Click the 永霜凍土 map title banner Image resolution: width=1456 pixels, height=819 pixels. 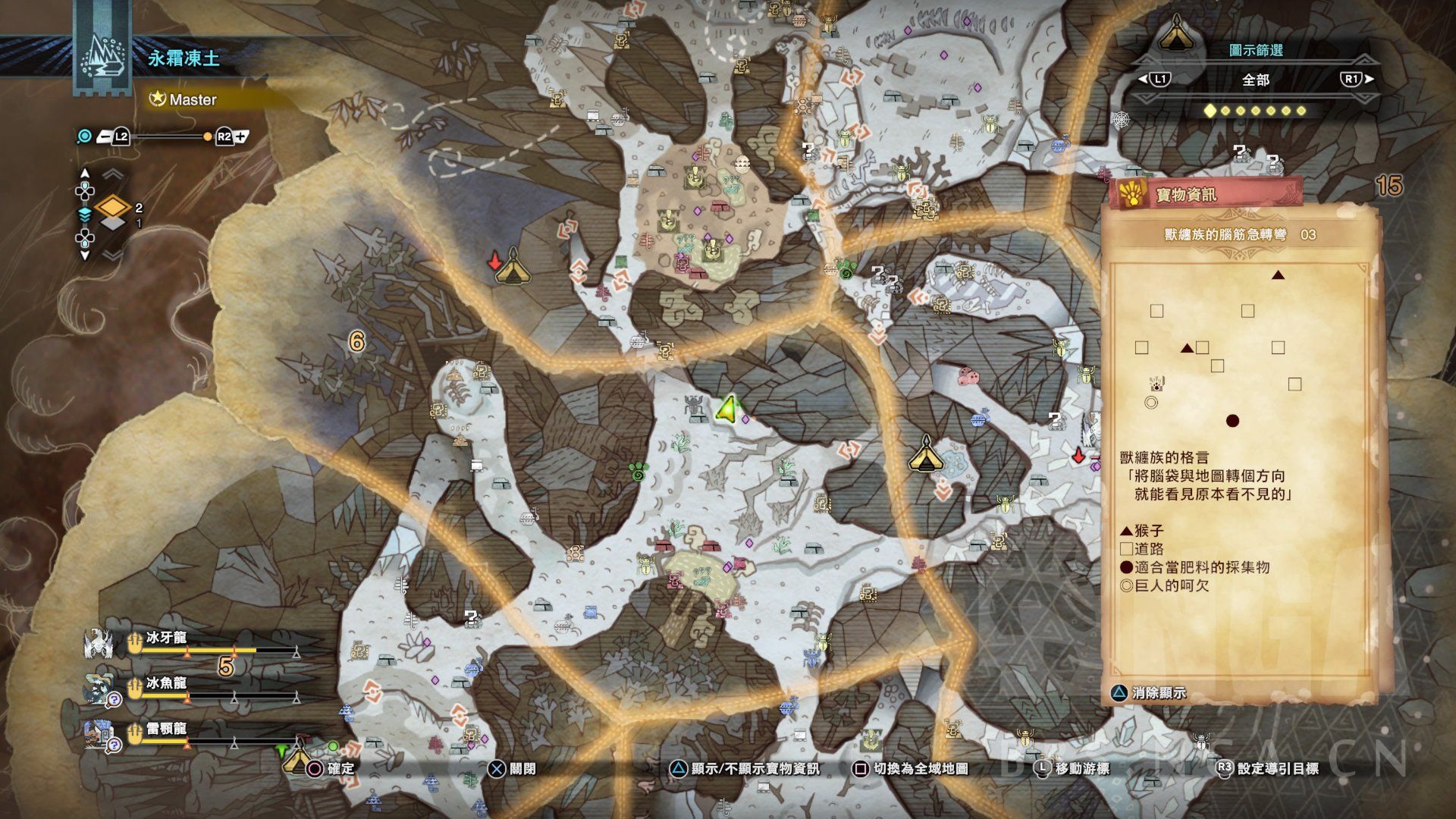(x=184, y=58)
